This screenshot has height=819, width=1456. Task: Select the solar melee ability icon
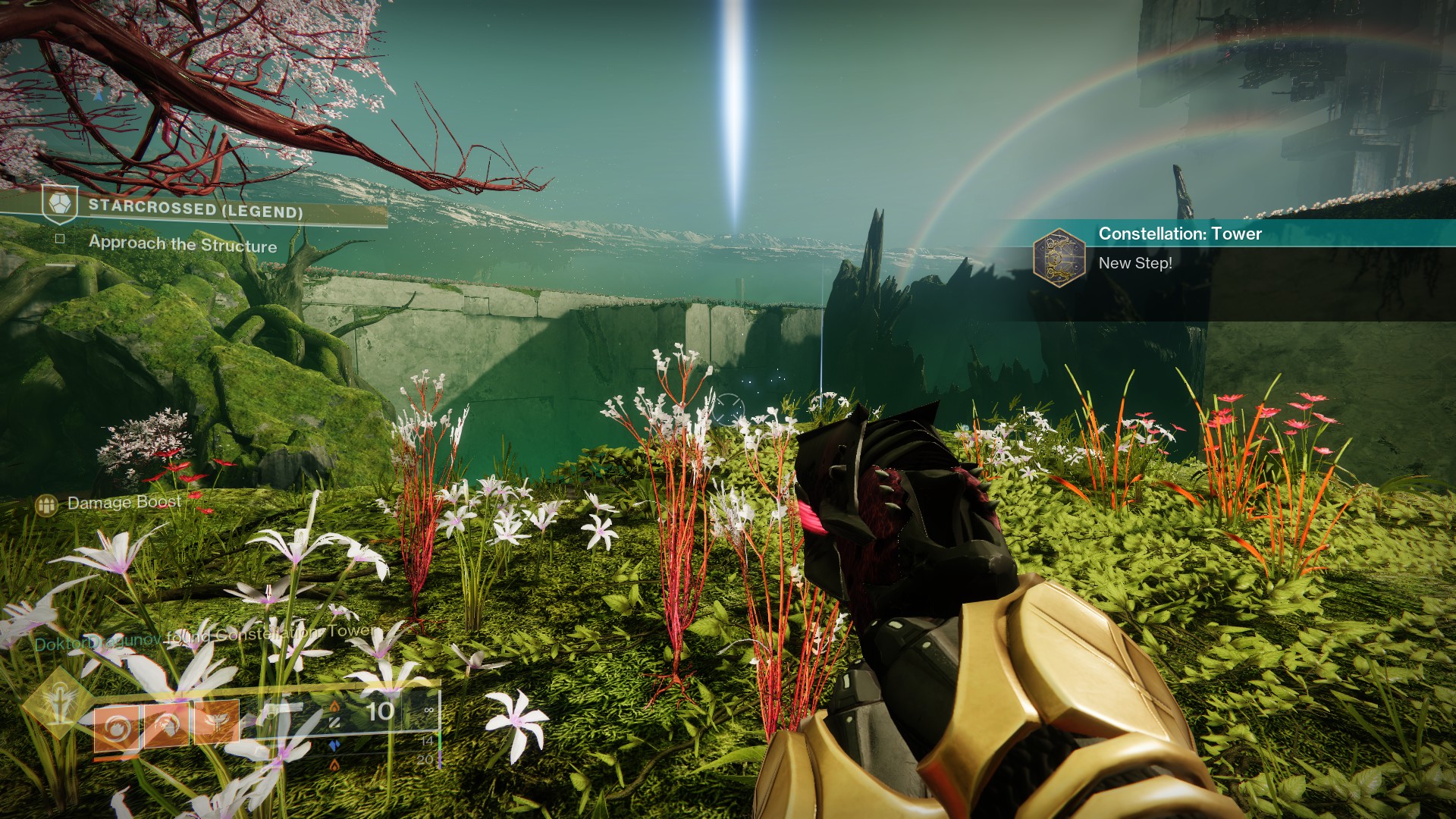(x=167, y=725)
